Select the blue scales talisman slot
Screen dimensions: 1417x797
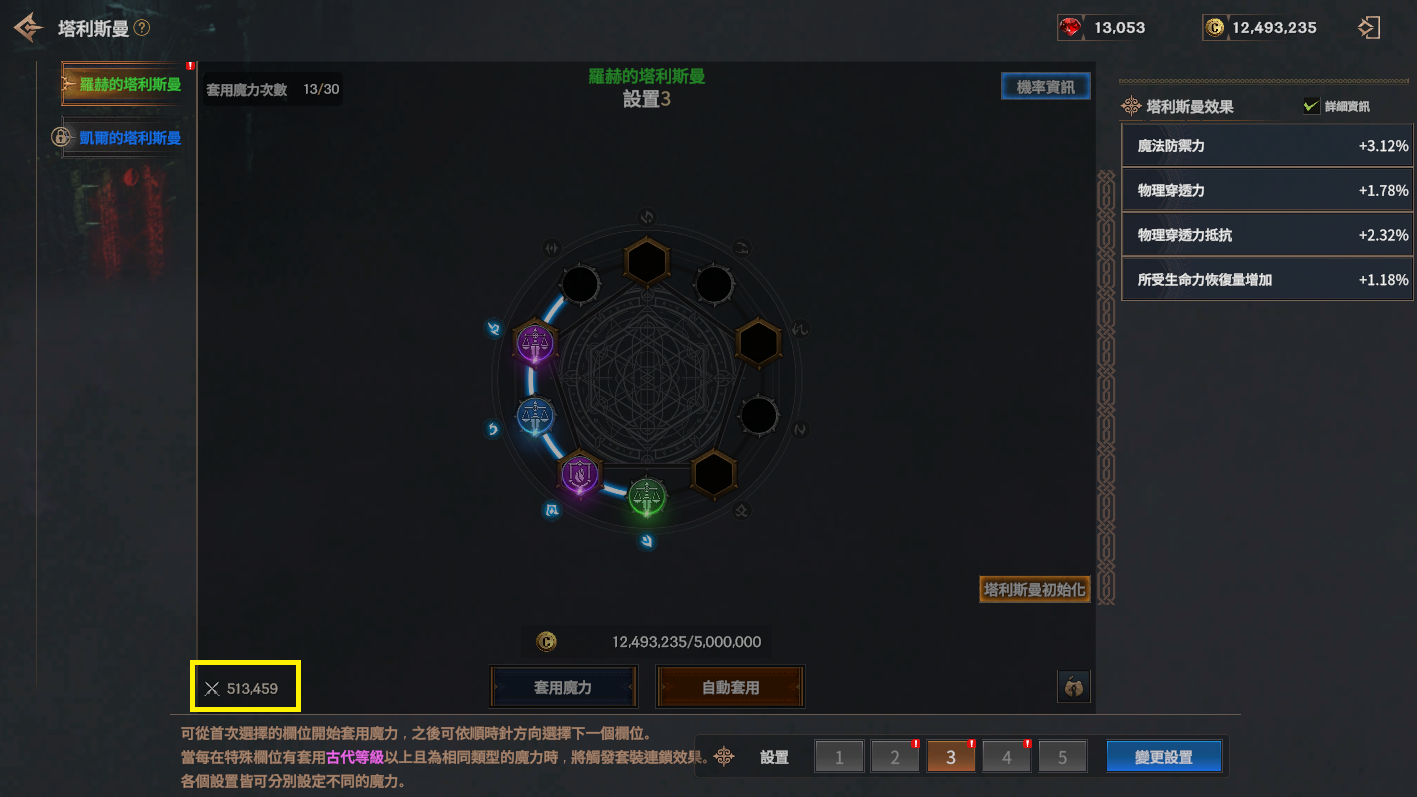tap(536, 415)
